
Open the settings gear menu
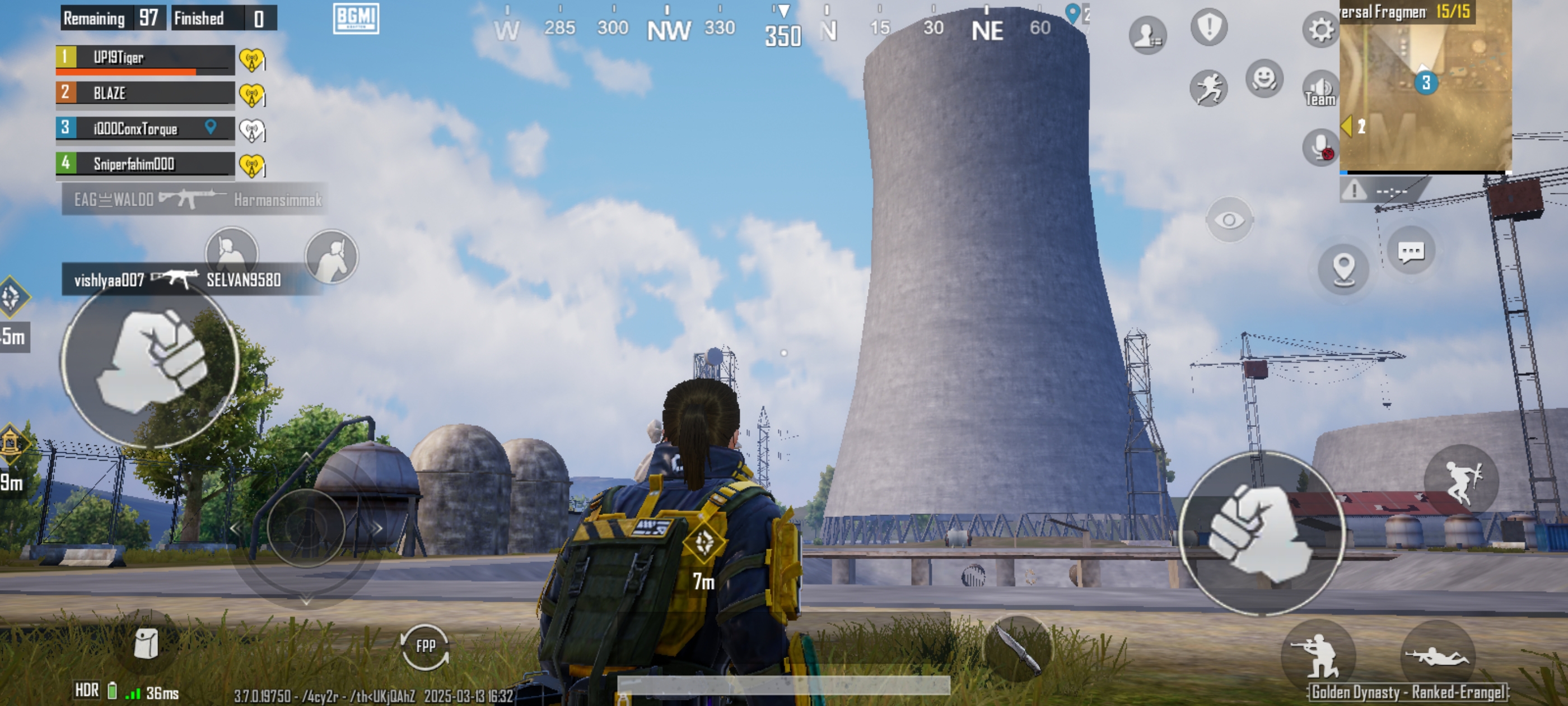(1320, 29)
